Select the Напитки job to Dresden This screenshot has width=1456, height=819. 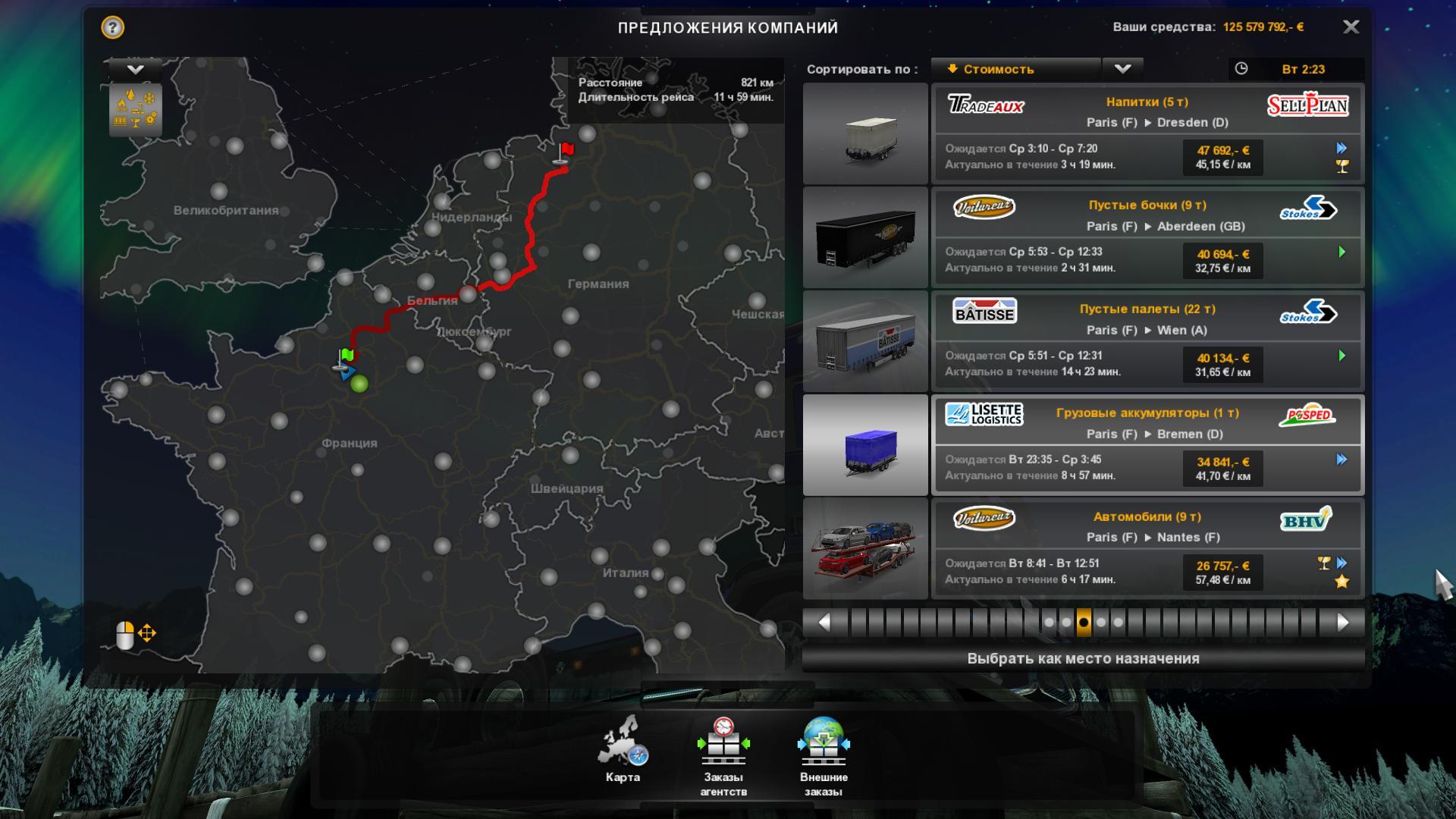point(1147,133)
